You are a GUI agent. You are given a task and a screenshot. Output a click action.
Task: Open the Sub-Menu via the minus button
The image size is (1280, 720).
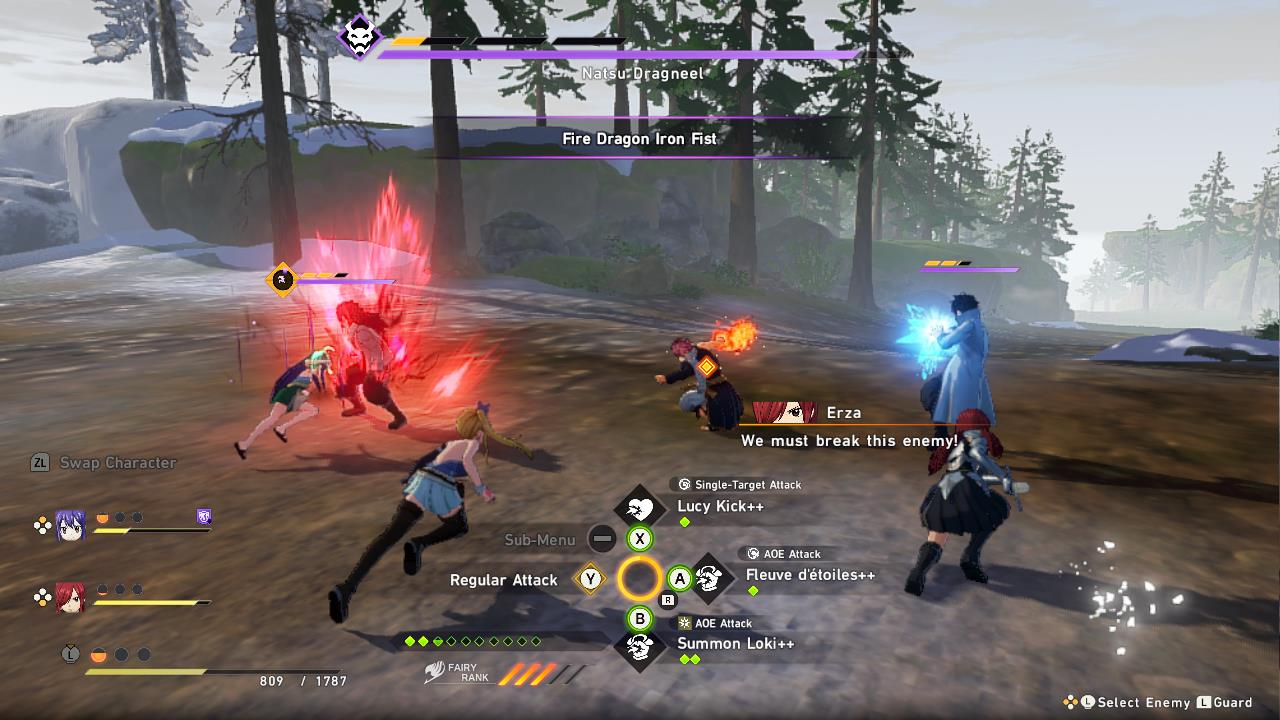(602, 537)
